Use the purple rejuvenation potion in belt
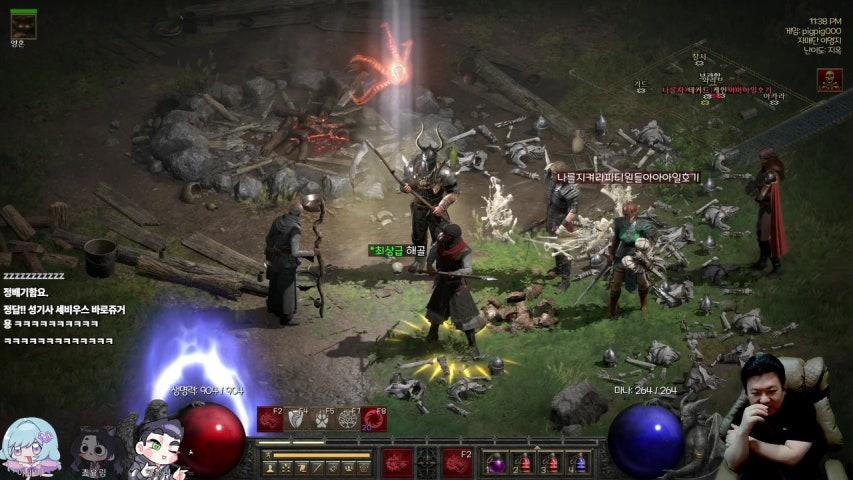This screenshot has height=480, width=853. [497, 464]
